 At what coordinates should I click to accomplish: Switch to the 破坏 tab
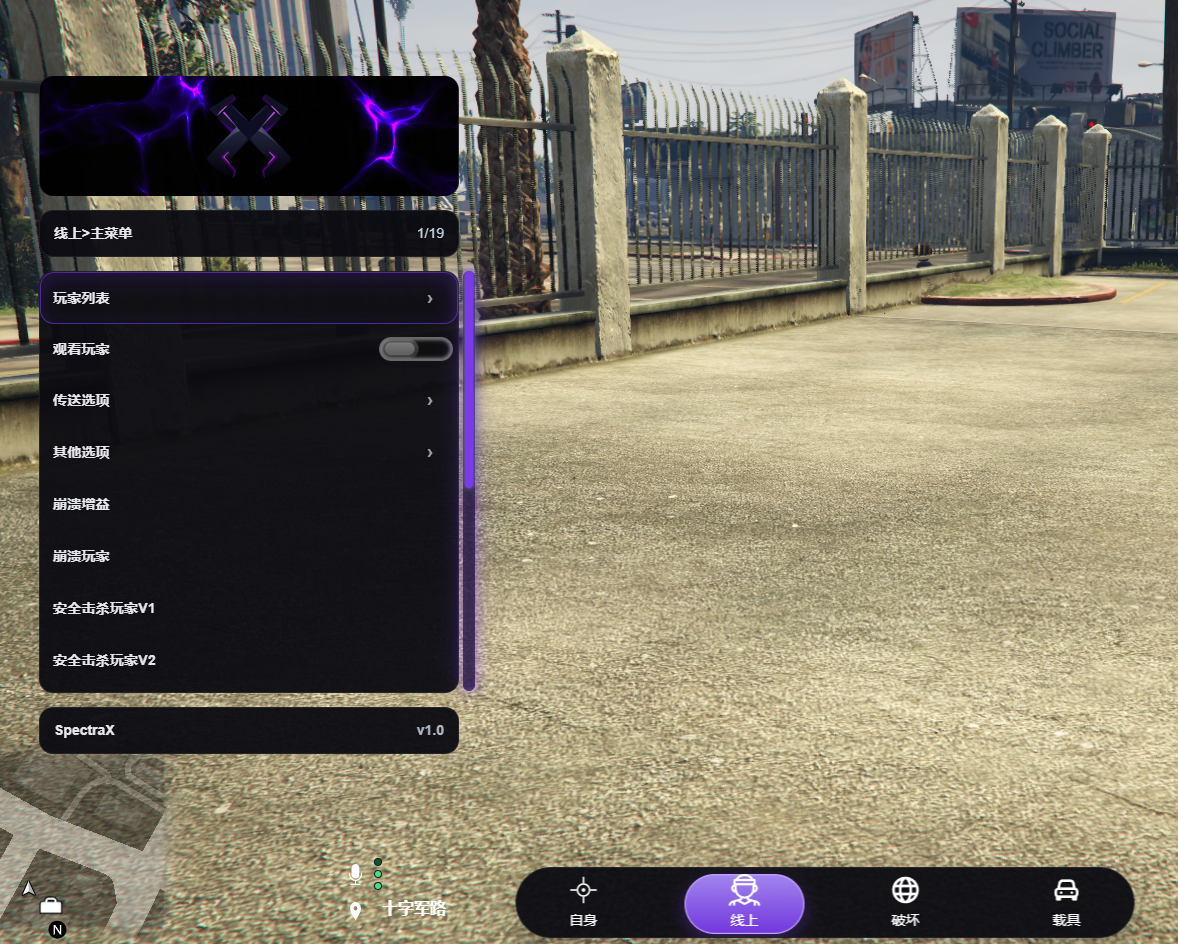click(905, 903)
